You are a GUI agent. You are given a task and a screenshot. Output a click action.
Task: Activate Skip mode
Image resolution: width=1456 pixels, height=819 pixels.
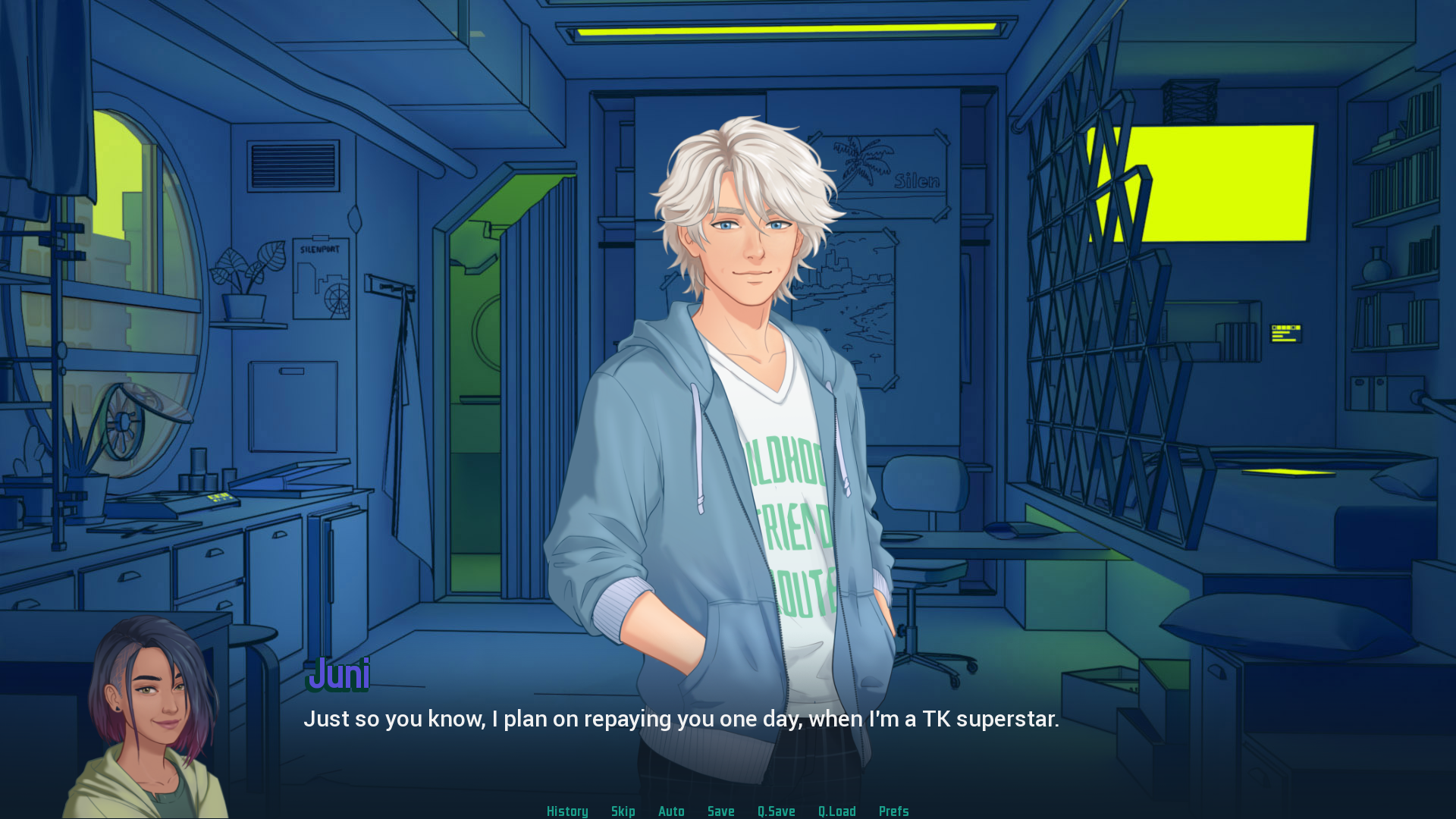tap(623, 811)
